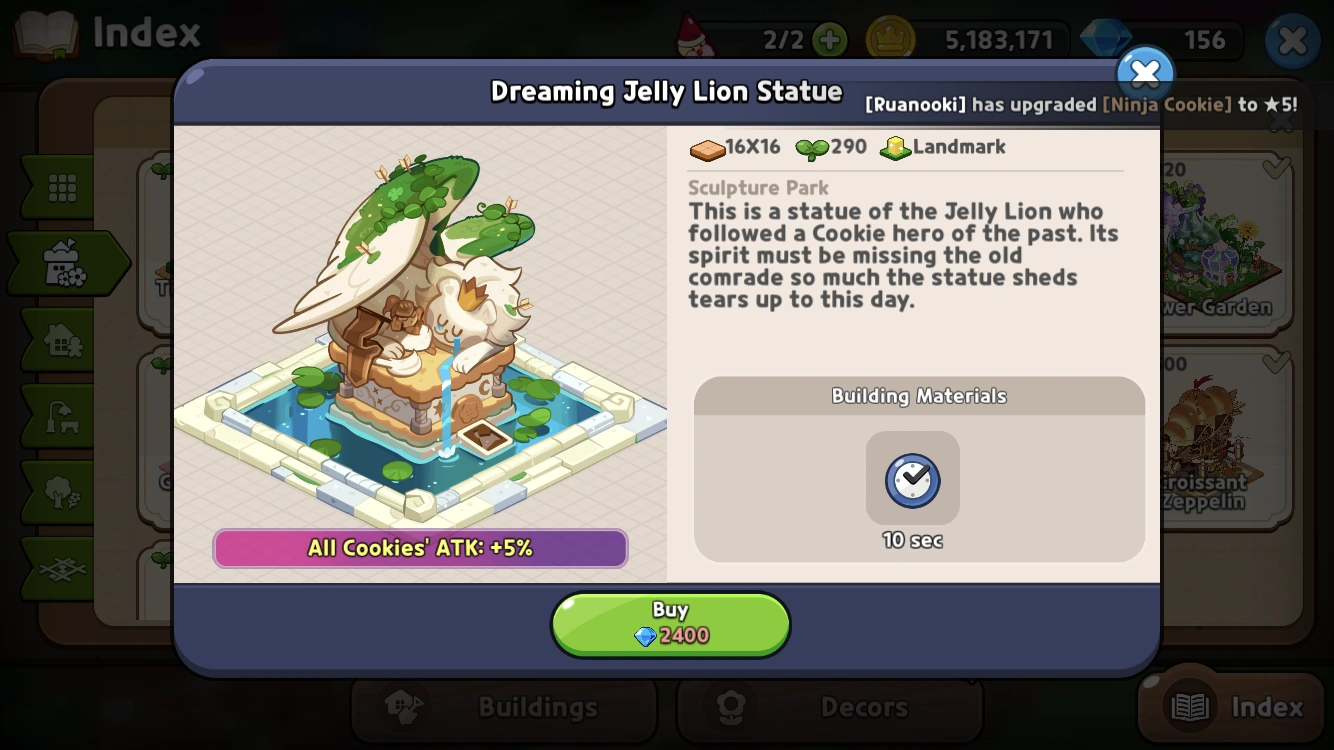Tap the green plus next to 2/2
The height and width of the screenshot is (750, 1334).
click(x=831, y=40)
